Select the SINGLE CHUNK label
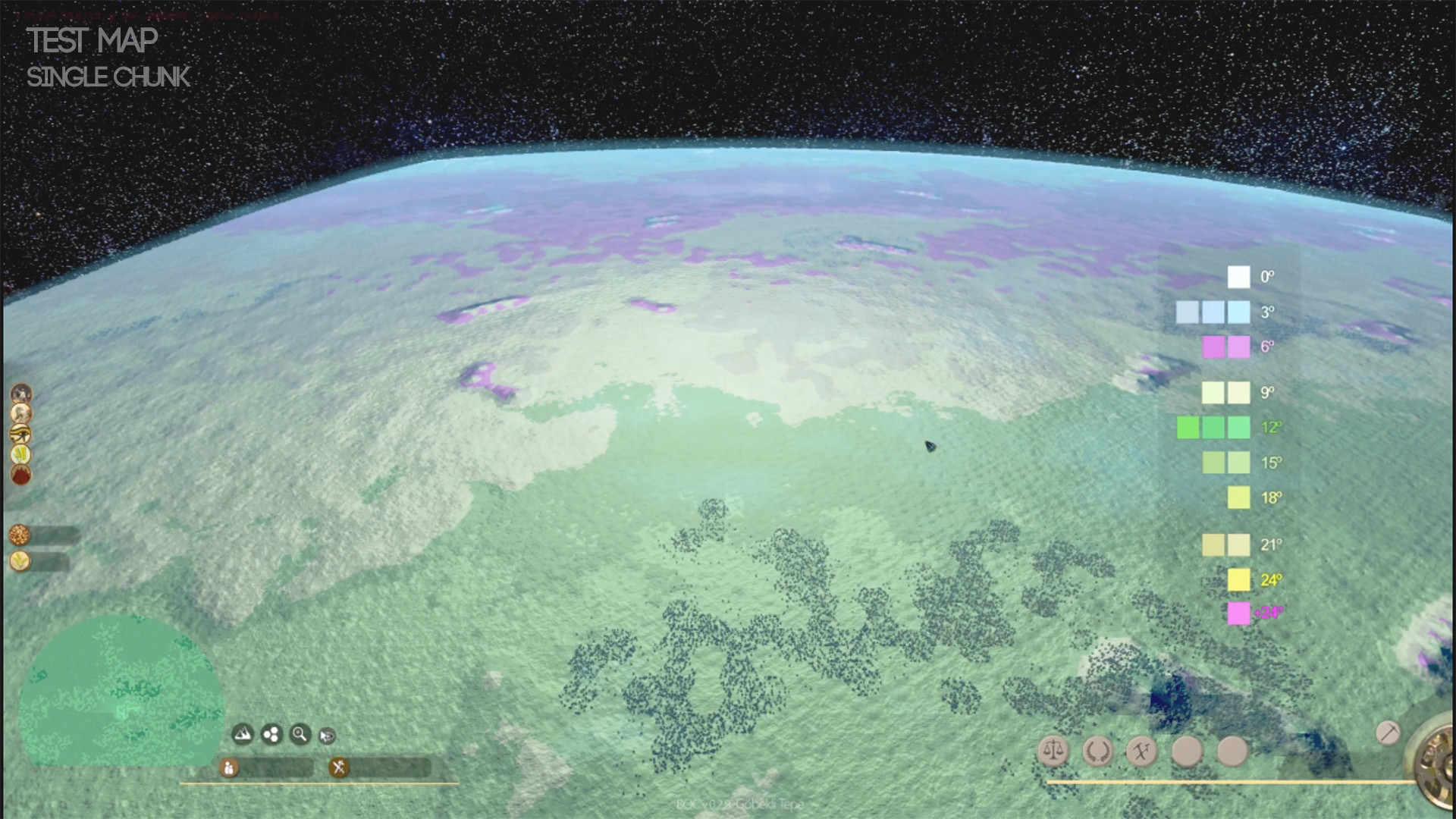Screen dimensions: 1456x819 pyautogui.click(x=109, y=77)
